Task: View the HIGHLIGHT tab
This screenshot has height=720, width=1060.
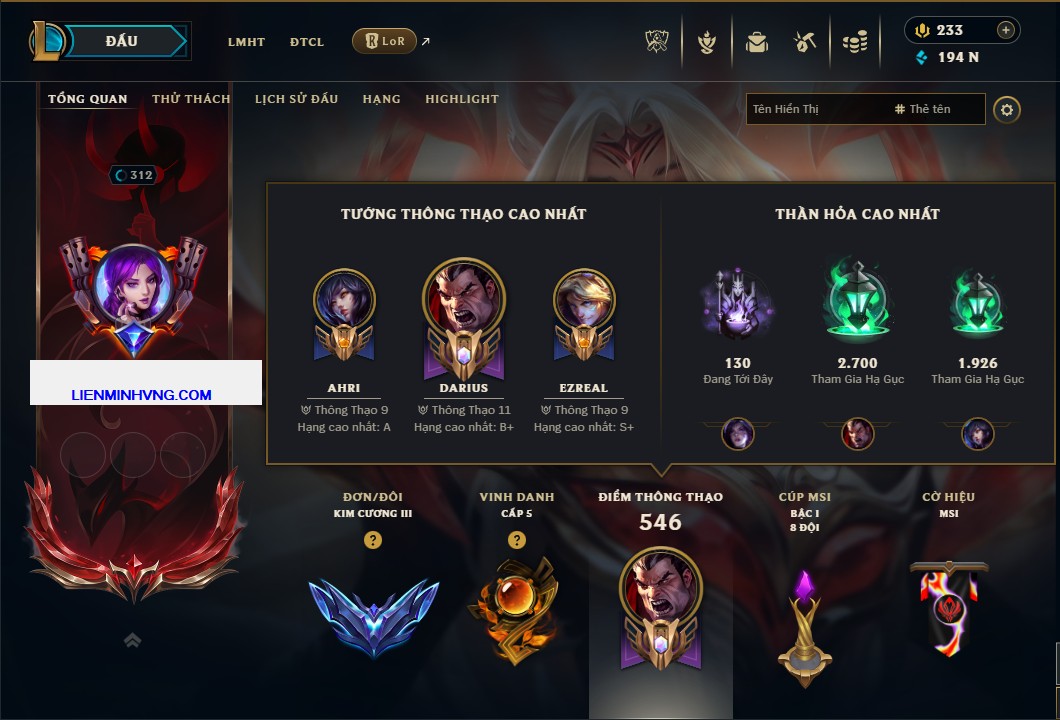Action: [461, 99]
